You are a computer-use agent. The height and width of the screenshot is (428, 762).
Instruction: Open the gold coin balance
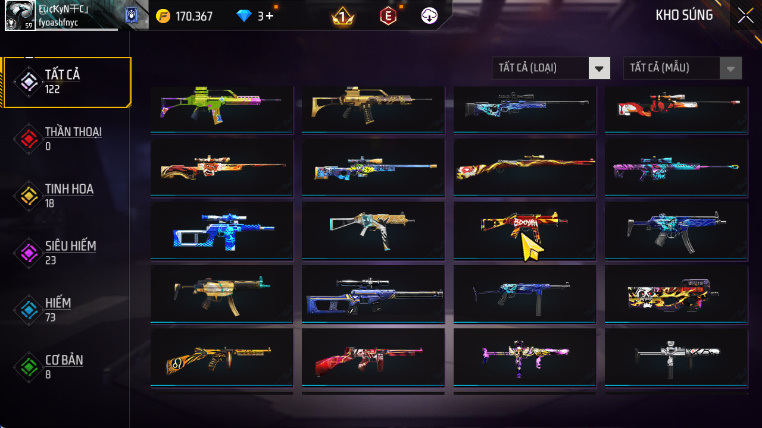point(185,16)
